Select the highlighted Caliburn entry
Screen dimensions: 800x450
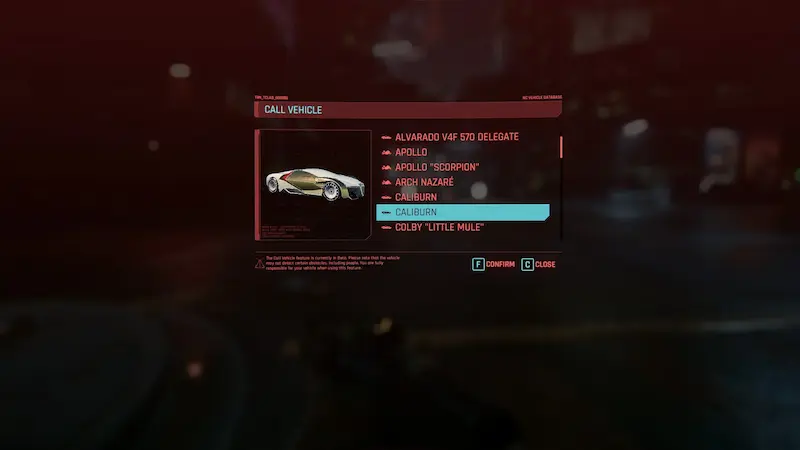point(462,213)
